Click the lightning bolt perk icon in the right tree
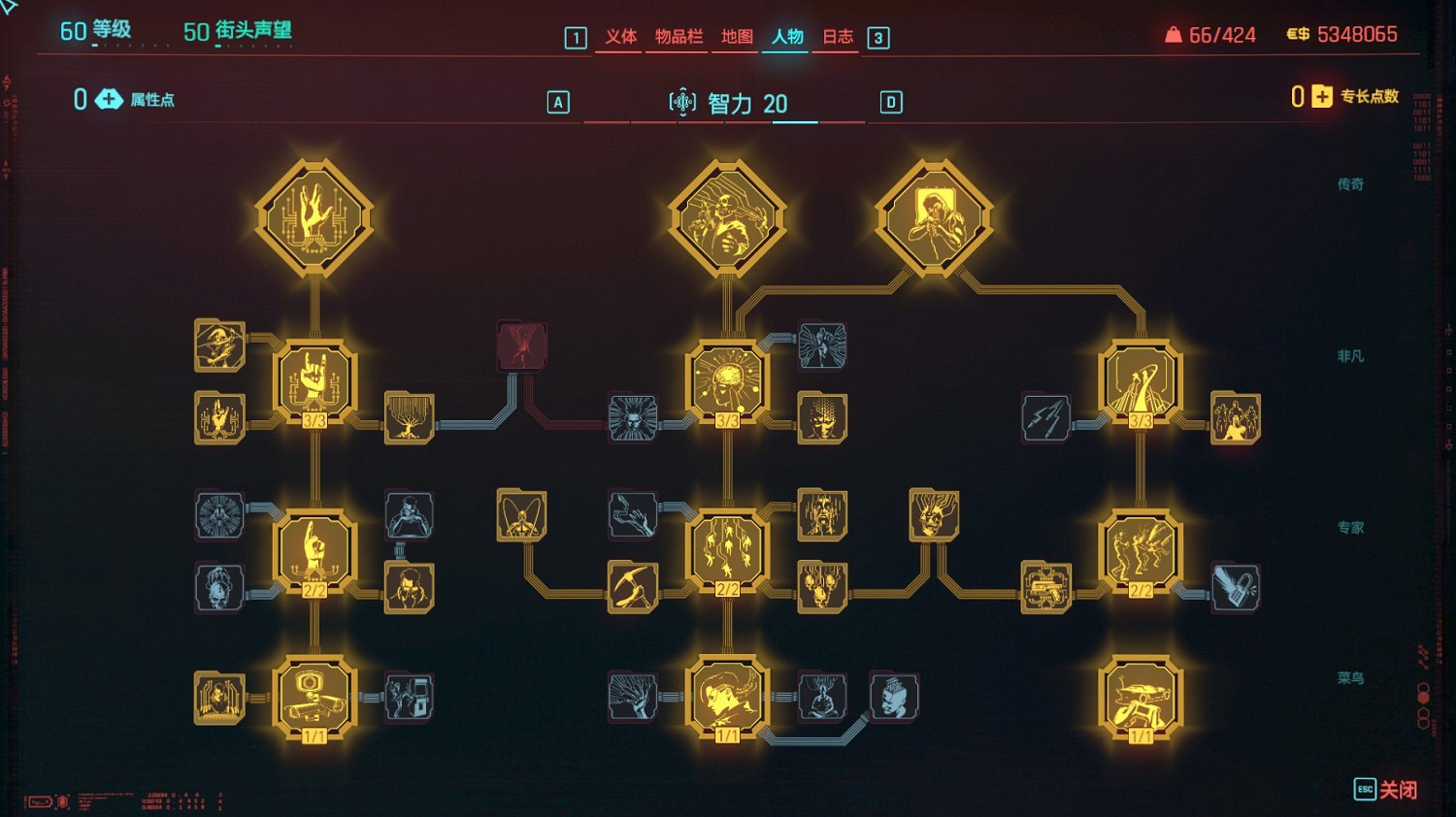Screen dimensions: 1456x817 click(x=1045, y=419)
